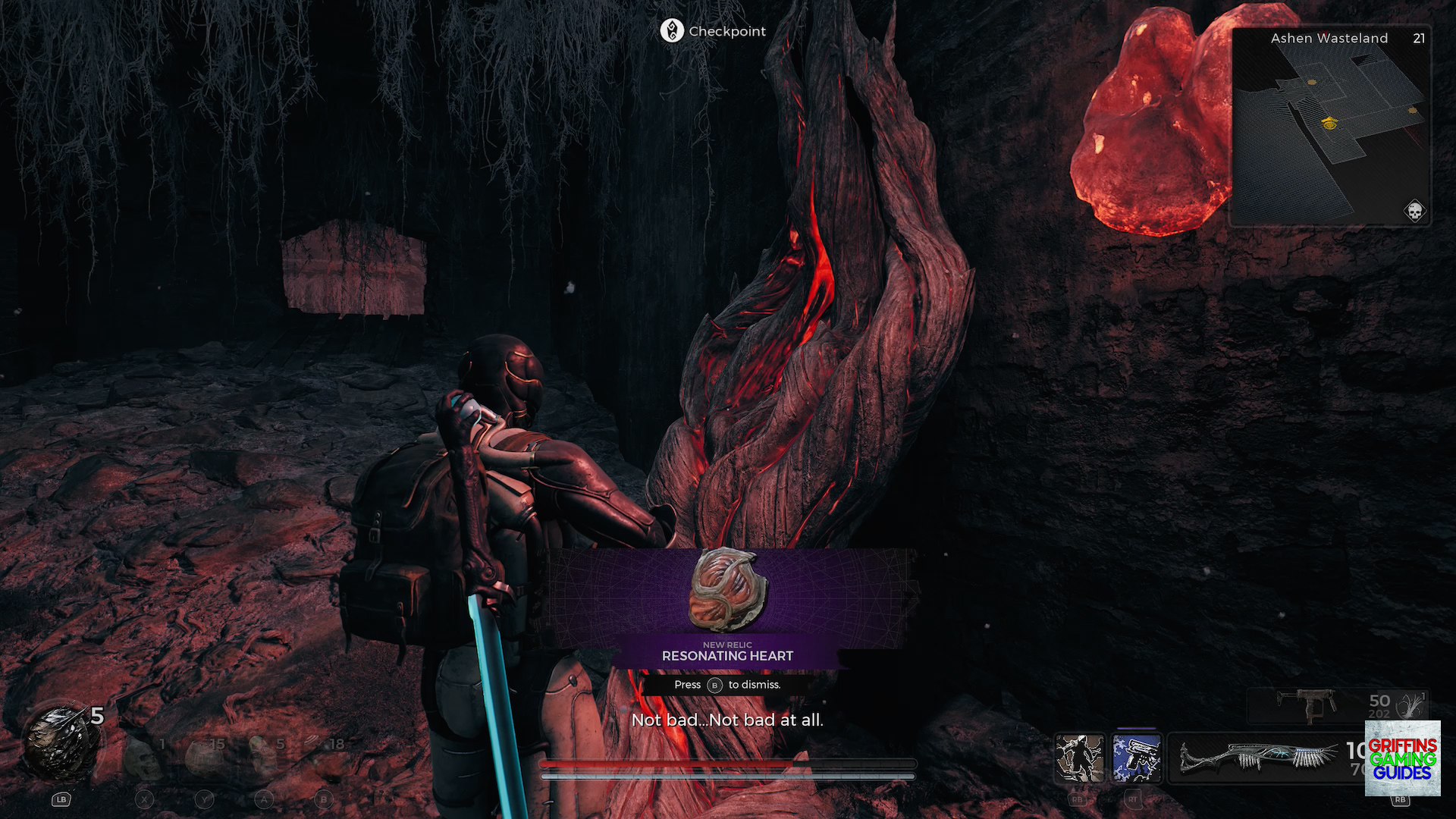1456x819 pixels.
Task: Activate the blue gun skill icon
Action: pyautogui.click(x=1137, y=757)
